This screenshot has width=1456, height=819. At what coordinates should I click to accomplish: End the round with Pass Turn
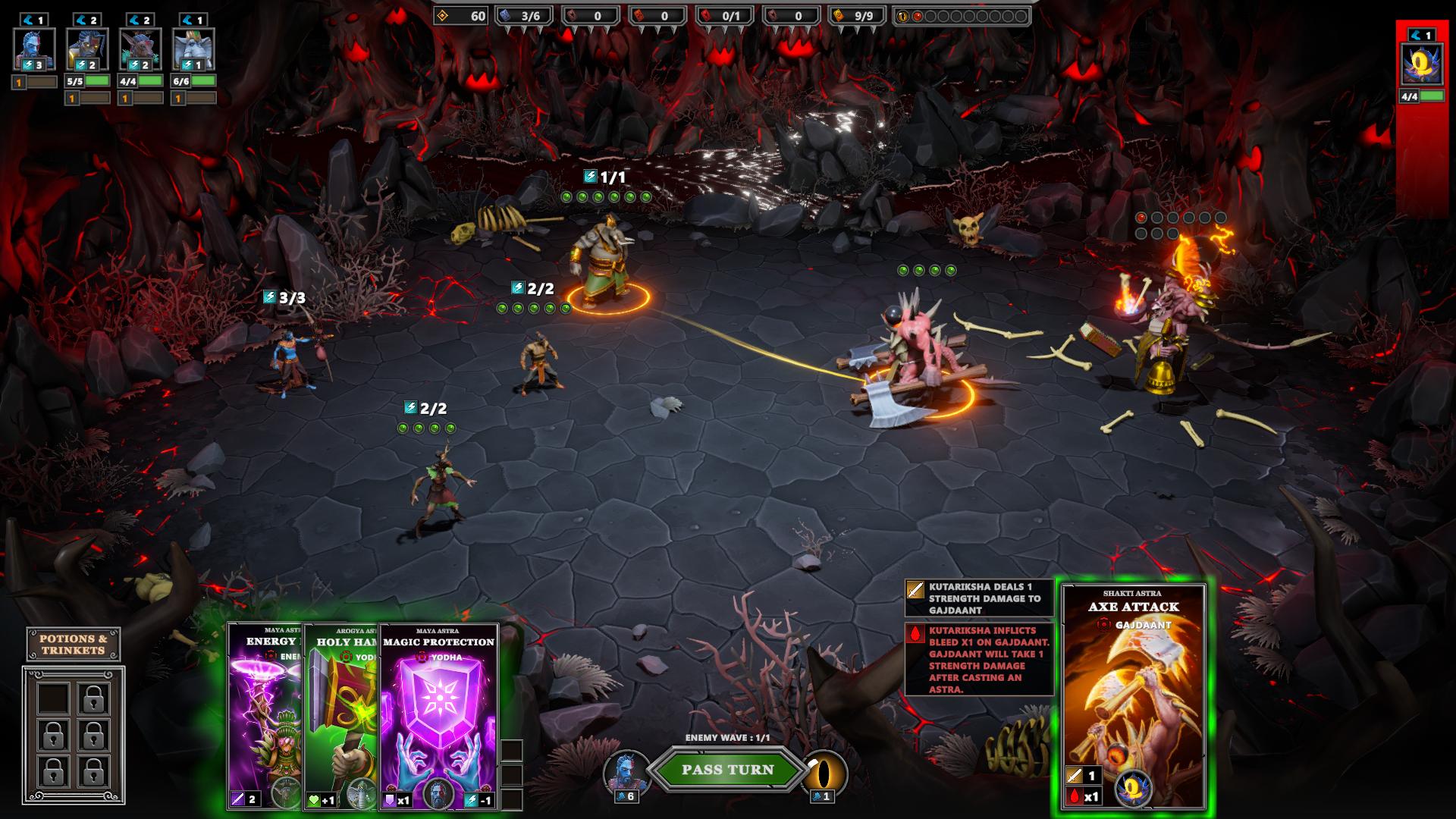[727, 770]
